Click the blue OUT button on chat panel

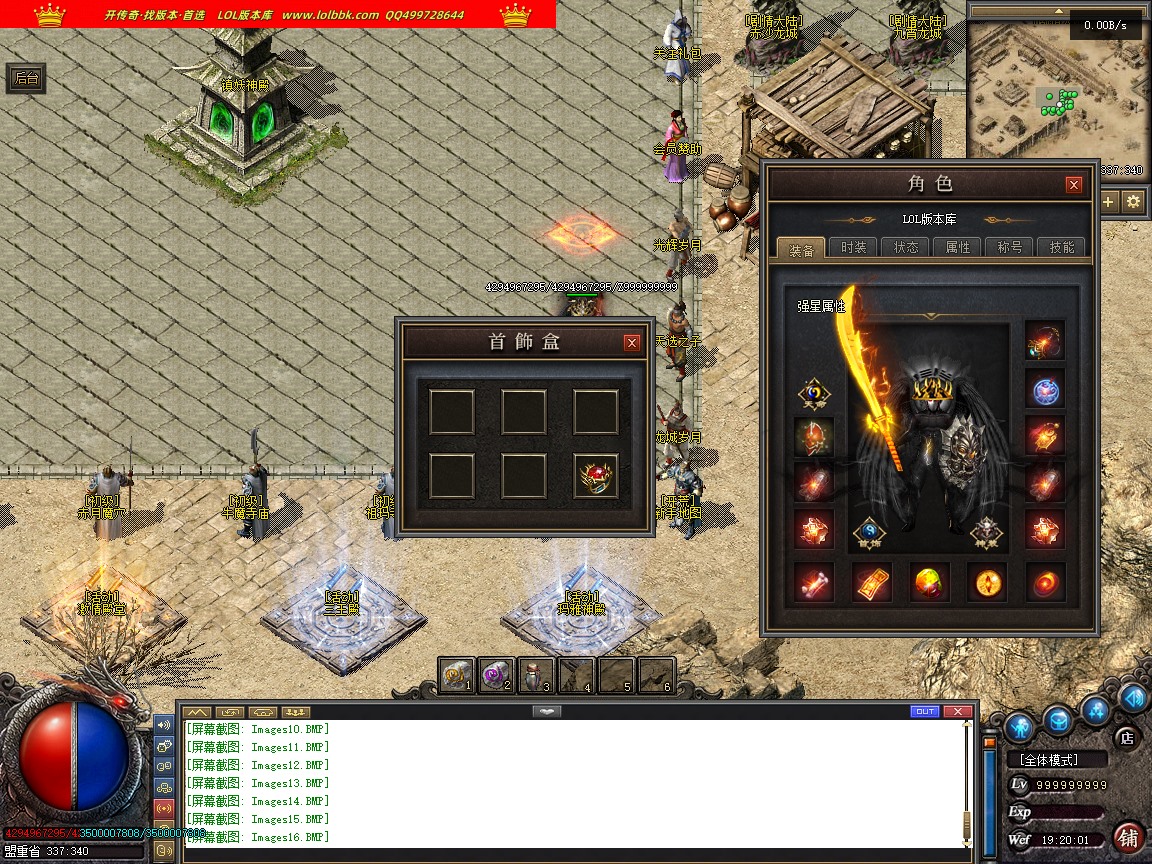coord(925,712)
